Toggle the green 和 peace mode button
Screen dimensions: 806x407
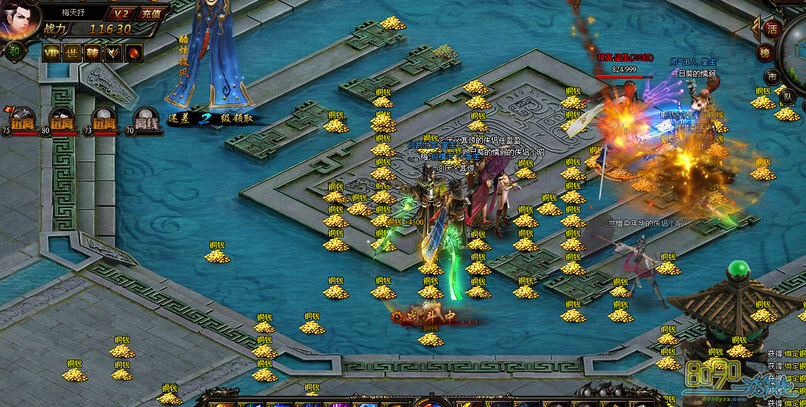16,52
